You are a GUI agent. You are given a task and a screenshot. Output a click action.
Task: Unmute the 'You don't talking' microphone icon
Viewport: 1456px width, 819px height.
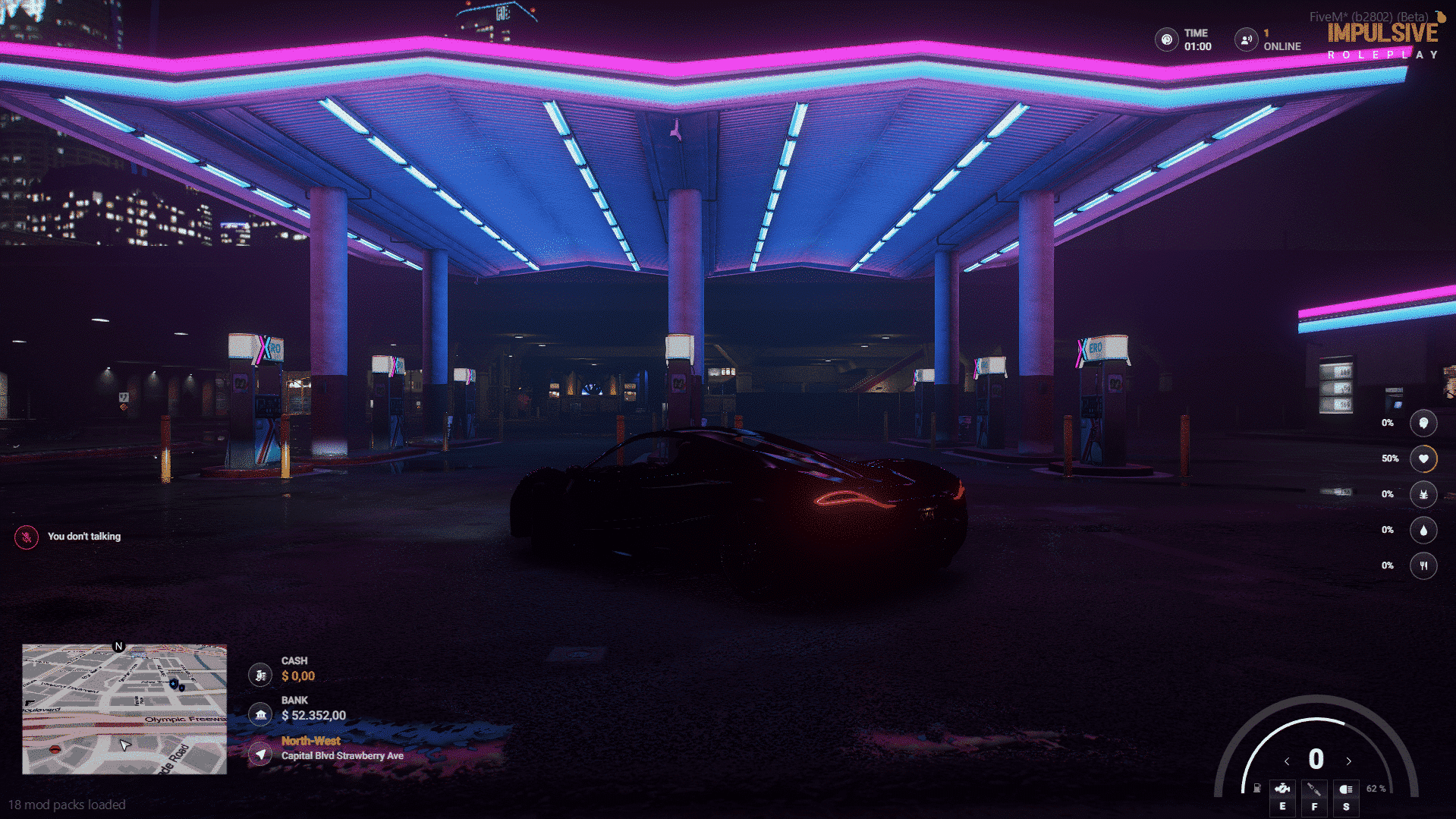coord(25,536)
